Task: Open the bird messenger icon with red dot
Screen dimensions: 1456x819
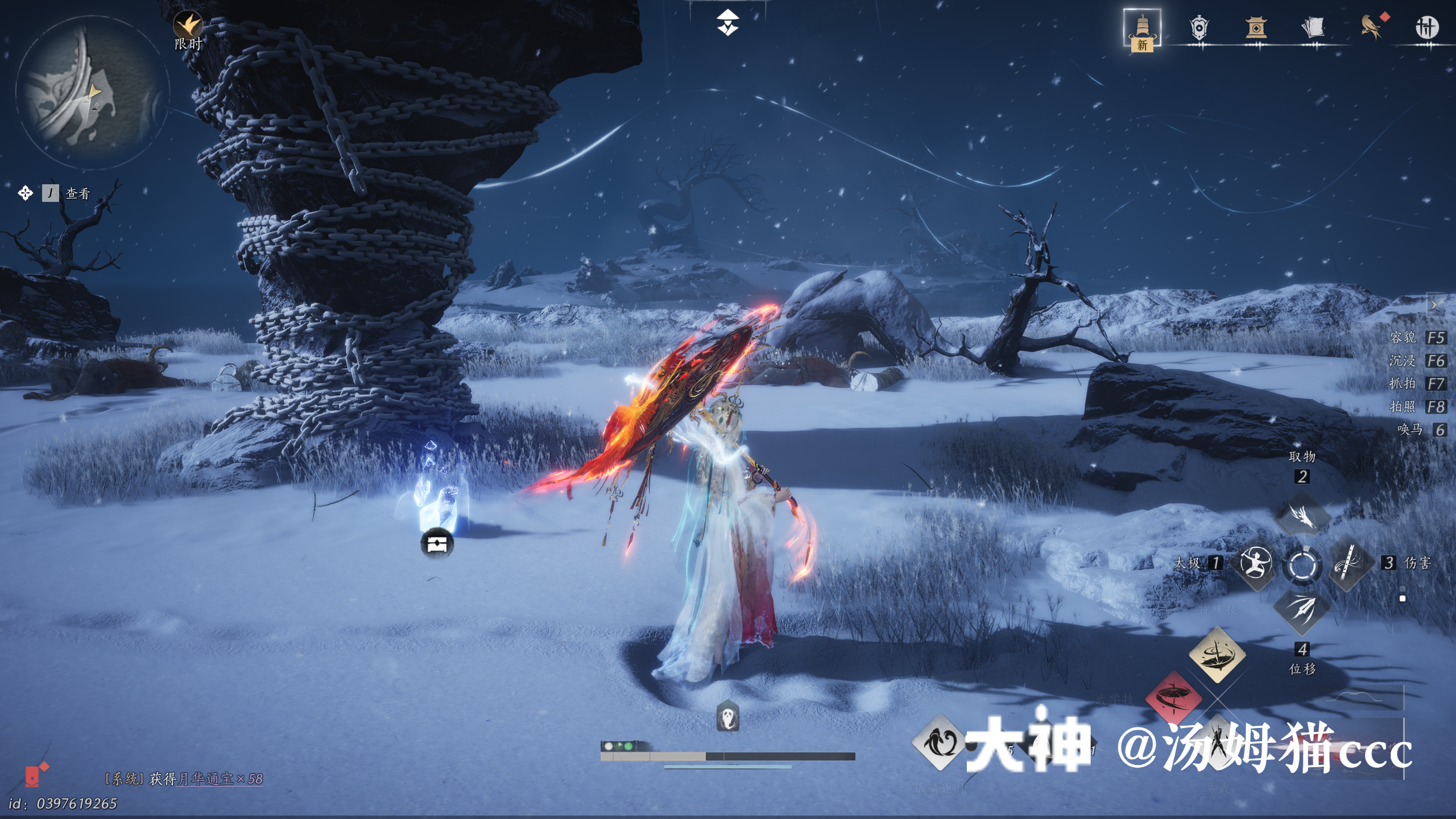Action: [x=1371, y=27]
